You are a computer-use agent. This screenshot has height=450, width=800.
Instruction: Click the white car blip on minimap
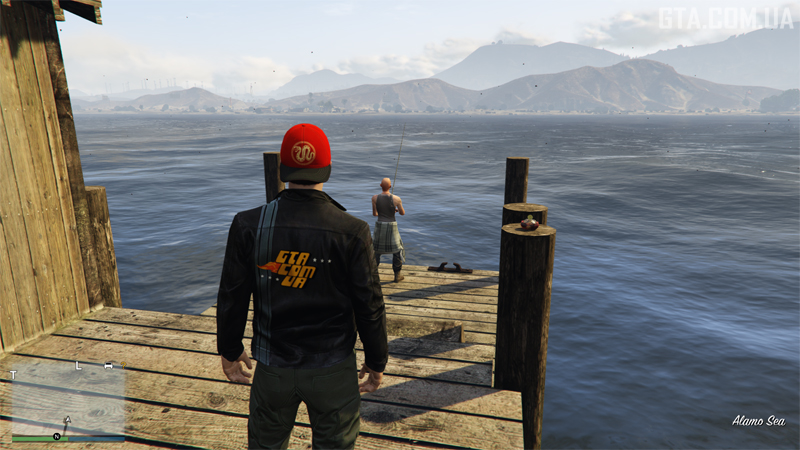(108, 366)
